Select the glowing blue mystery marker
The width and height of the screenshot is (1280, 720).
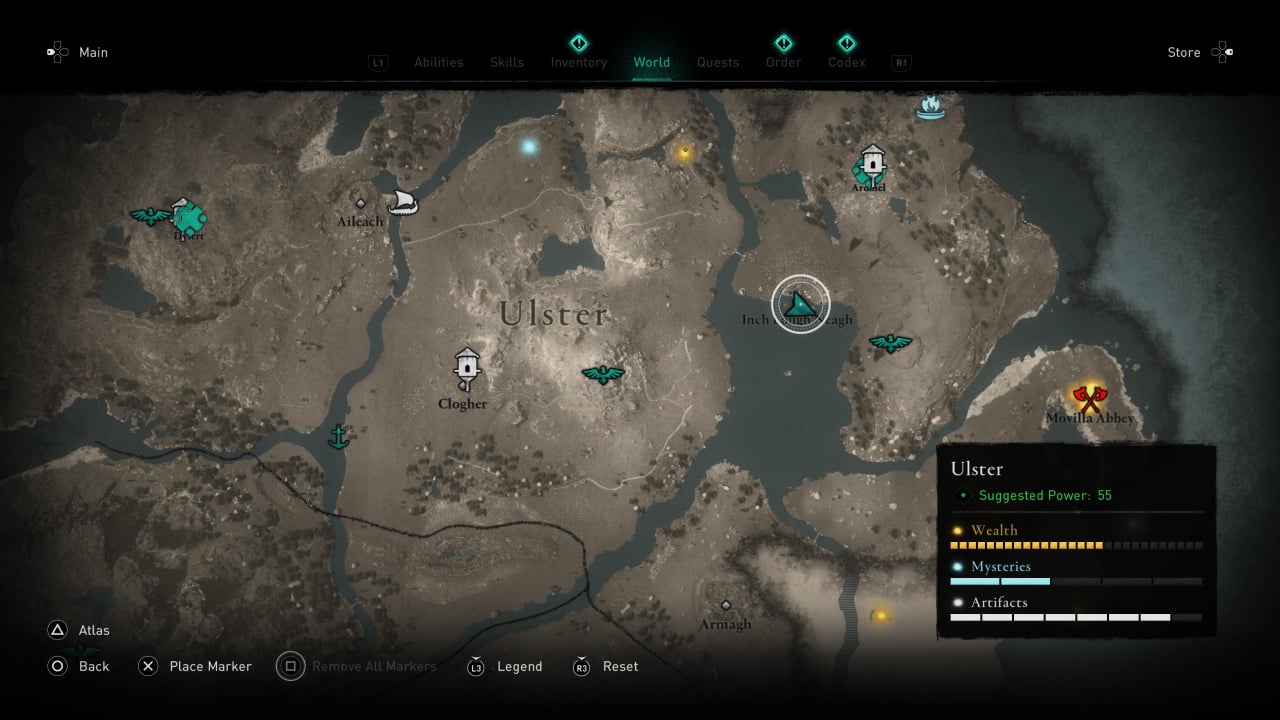coord(529,146)
